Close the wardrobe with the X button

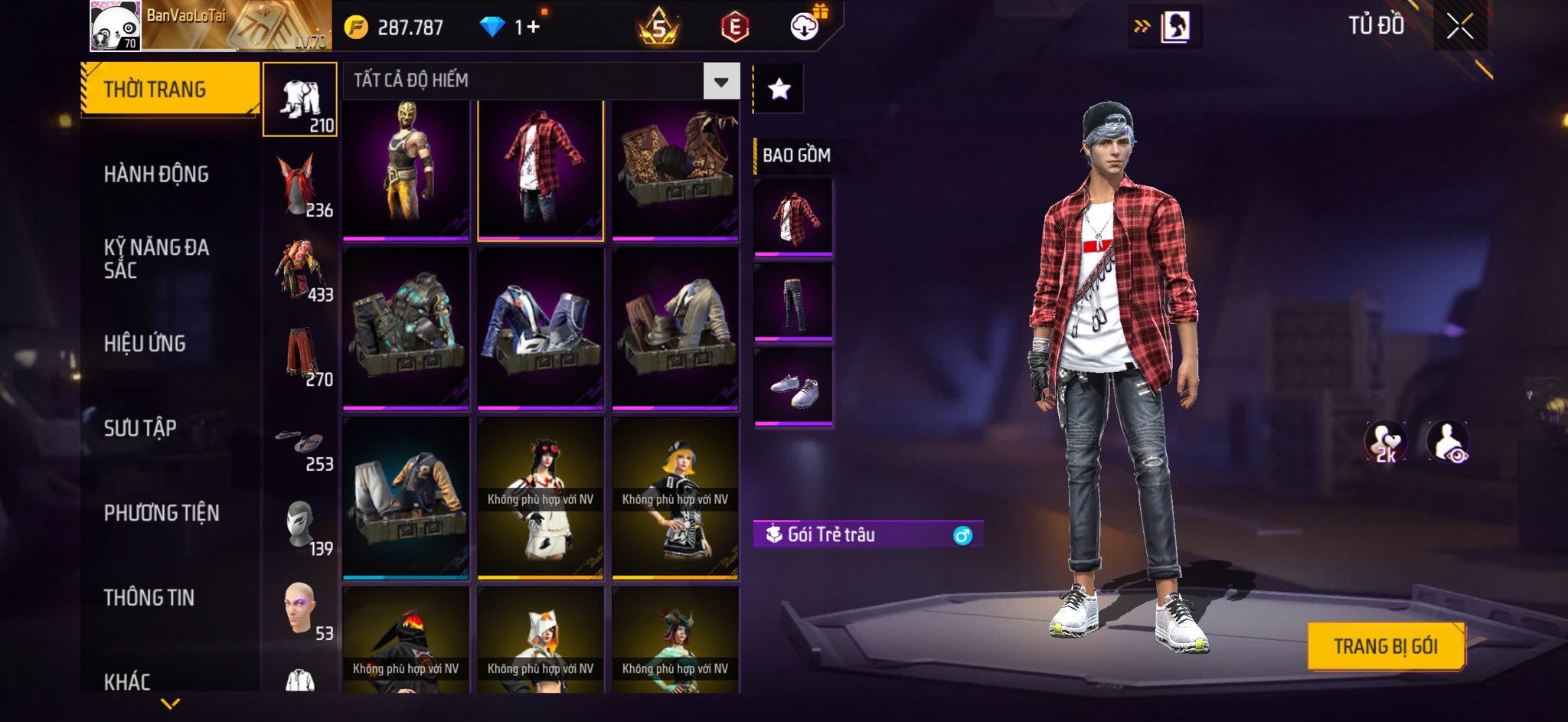coord(1459,28)
